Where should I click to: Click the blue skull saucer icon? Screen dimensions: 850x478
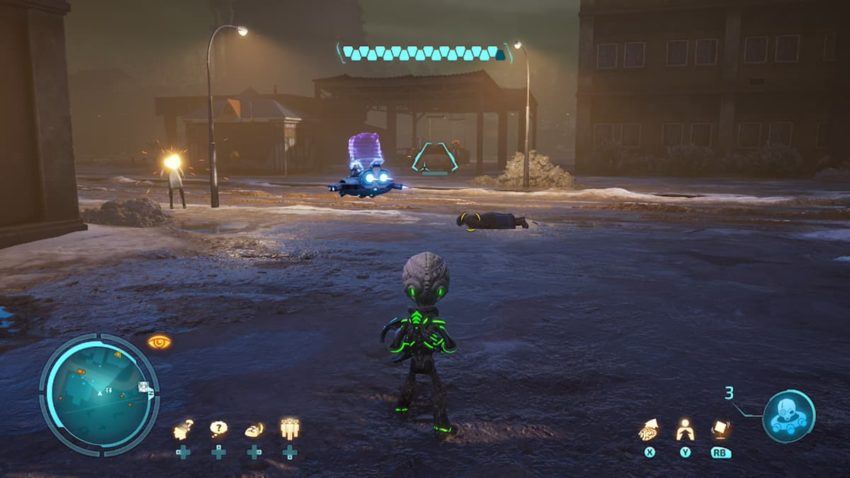point(788,416)
